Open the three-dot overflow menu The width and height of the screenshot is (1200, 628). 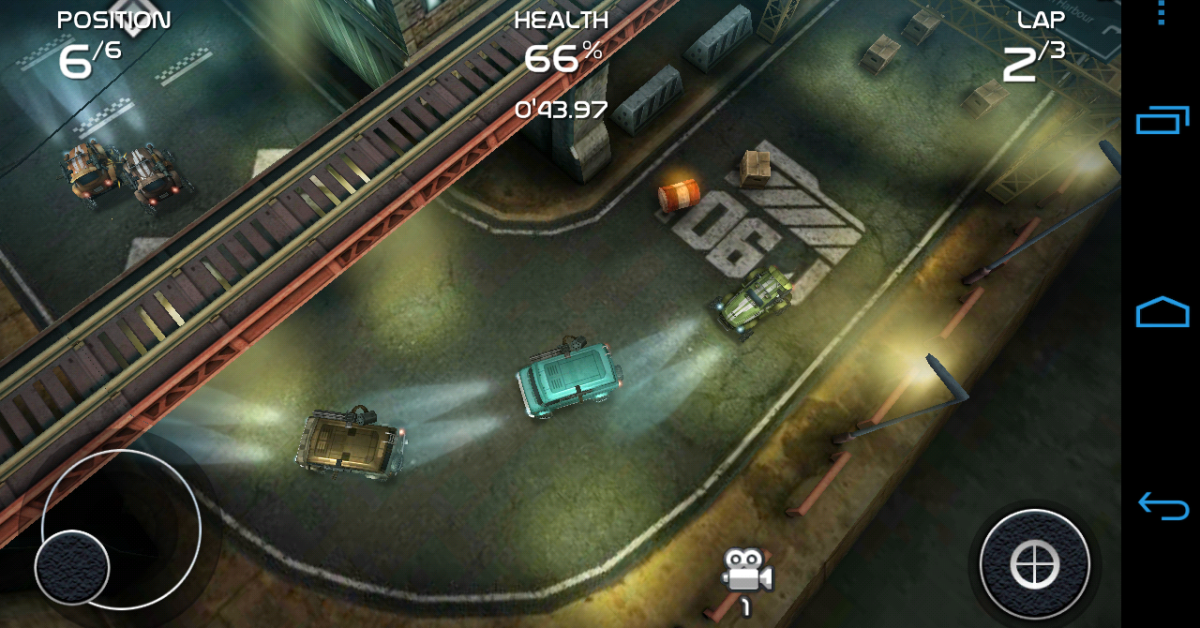[1161, 14]
